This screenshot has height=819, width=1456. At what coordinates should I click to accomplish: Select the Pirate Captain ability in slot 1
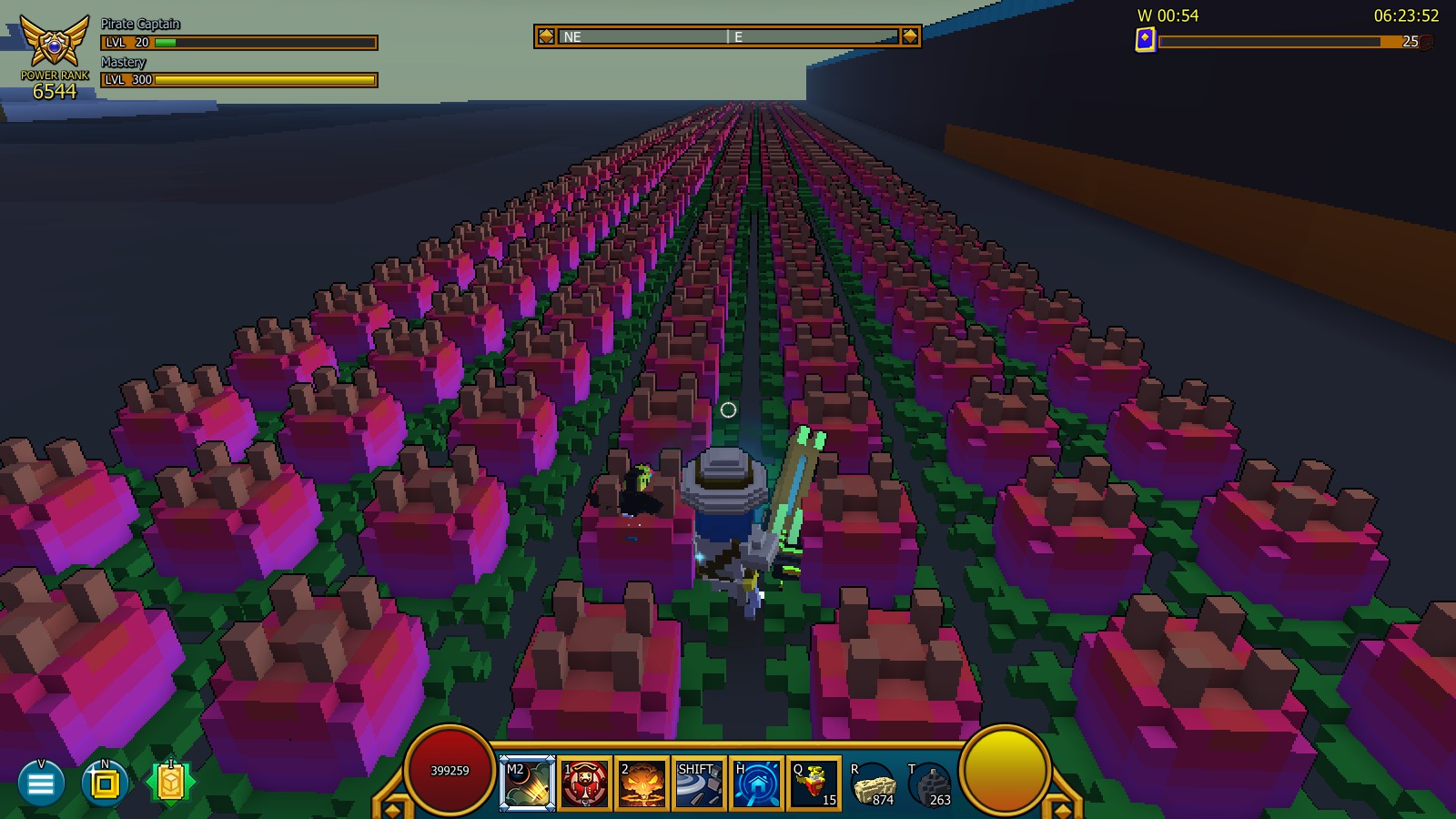[585, 783]
